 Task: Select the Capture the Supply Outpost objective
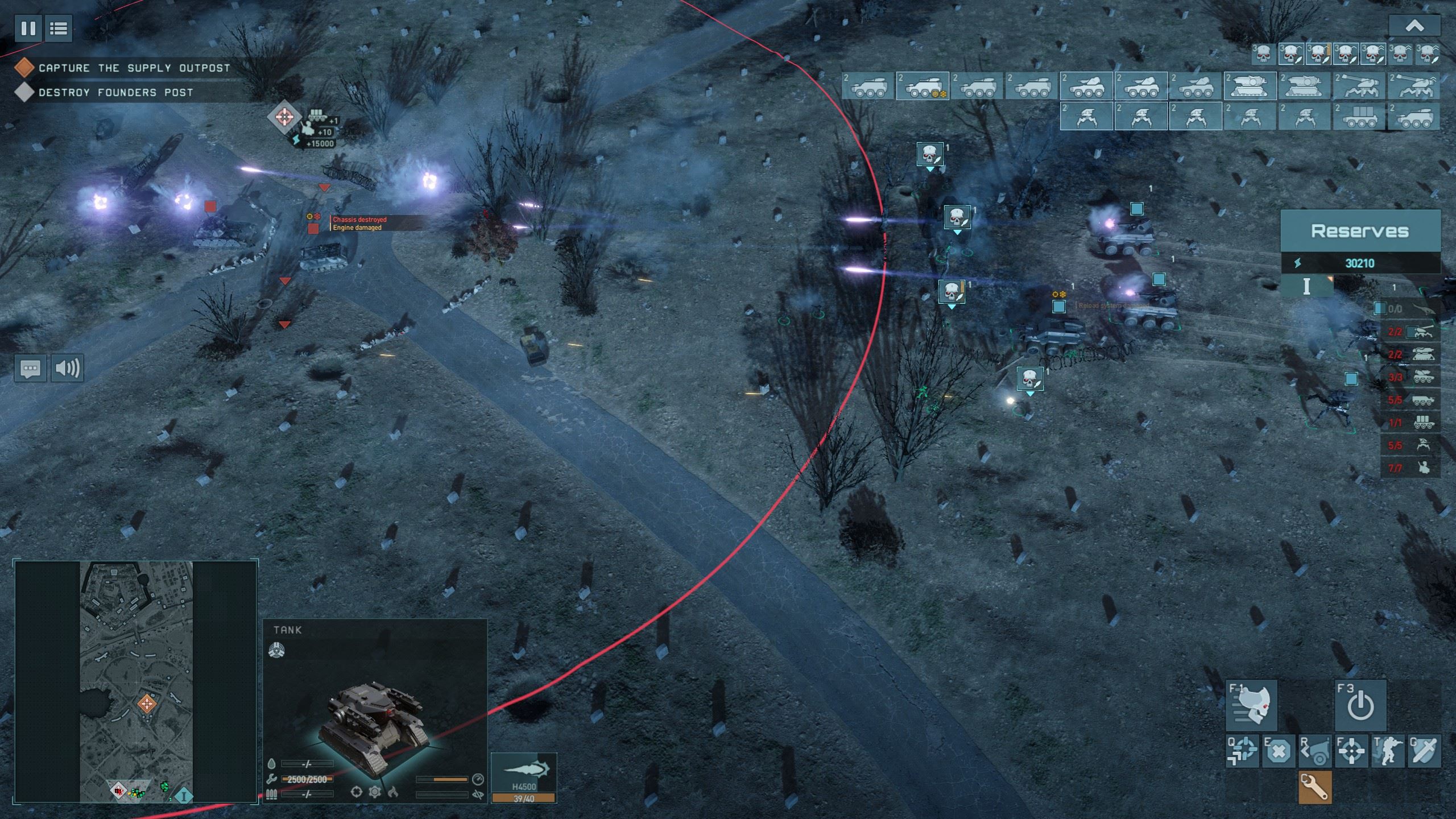[134, 68]
